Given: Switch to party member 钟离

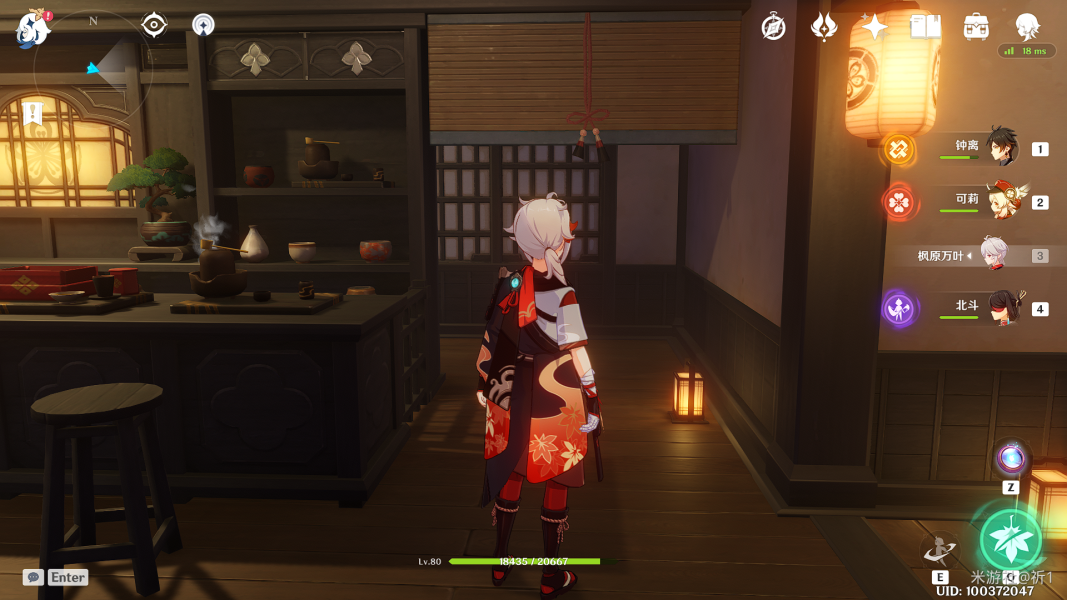Looking at the screenshot, I should 1001,148.
